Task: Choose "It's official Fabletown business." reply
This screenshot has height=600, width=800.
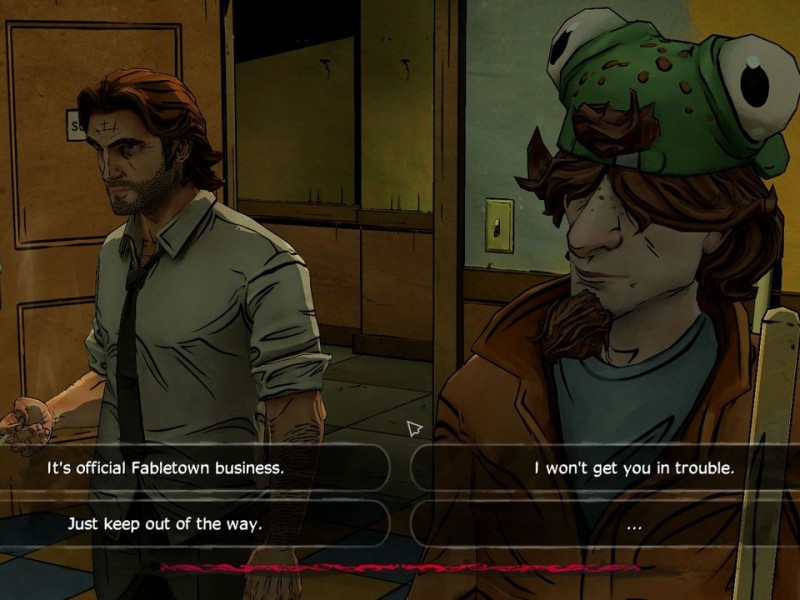Action: (x=166, y=467)
